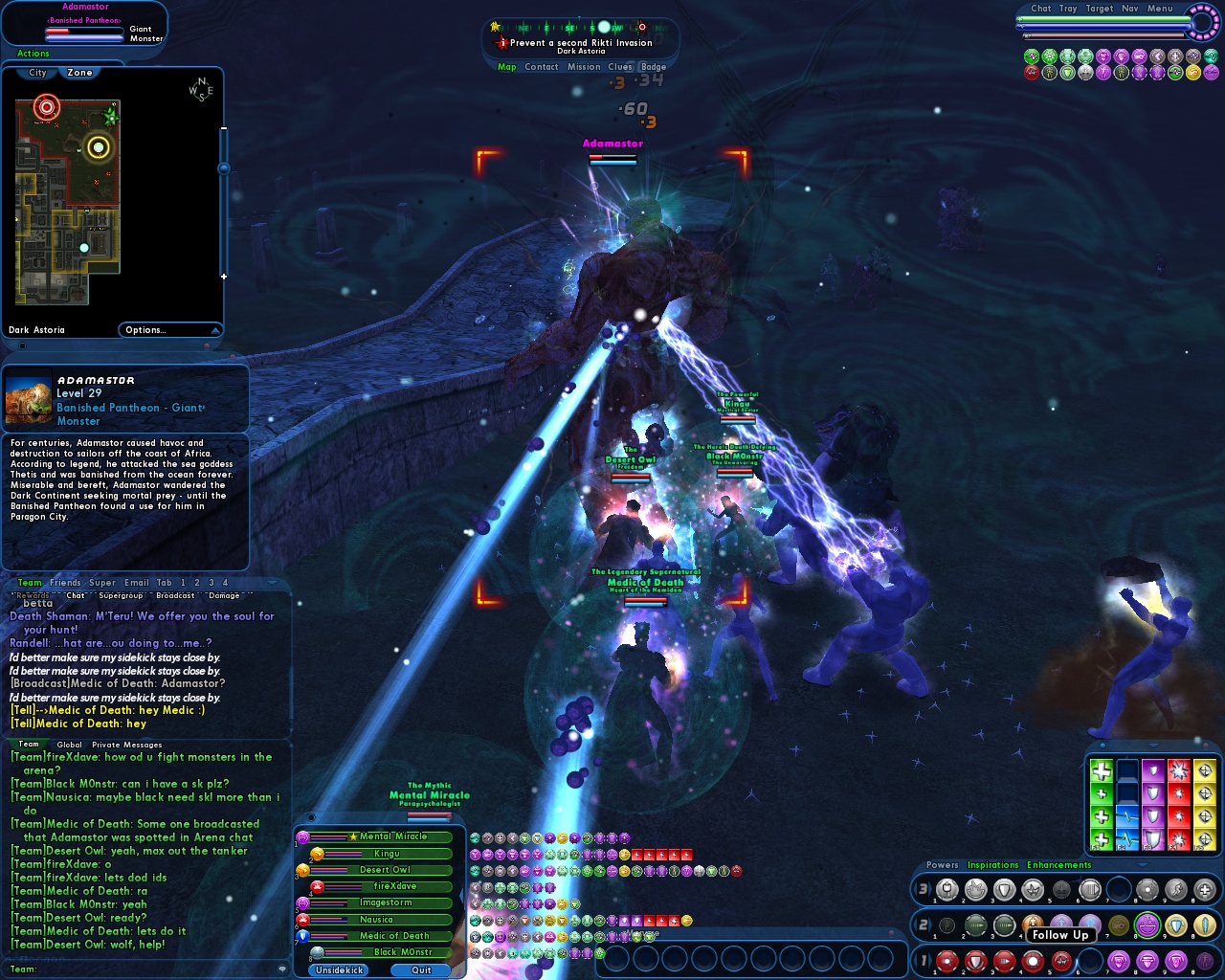
Task: Open the map Options dropdown
Action: point(169,330)
